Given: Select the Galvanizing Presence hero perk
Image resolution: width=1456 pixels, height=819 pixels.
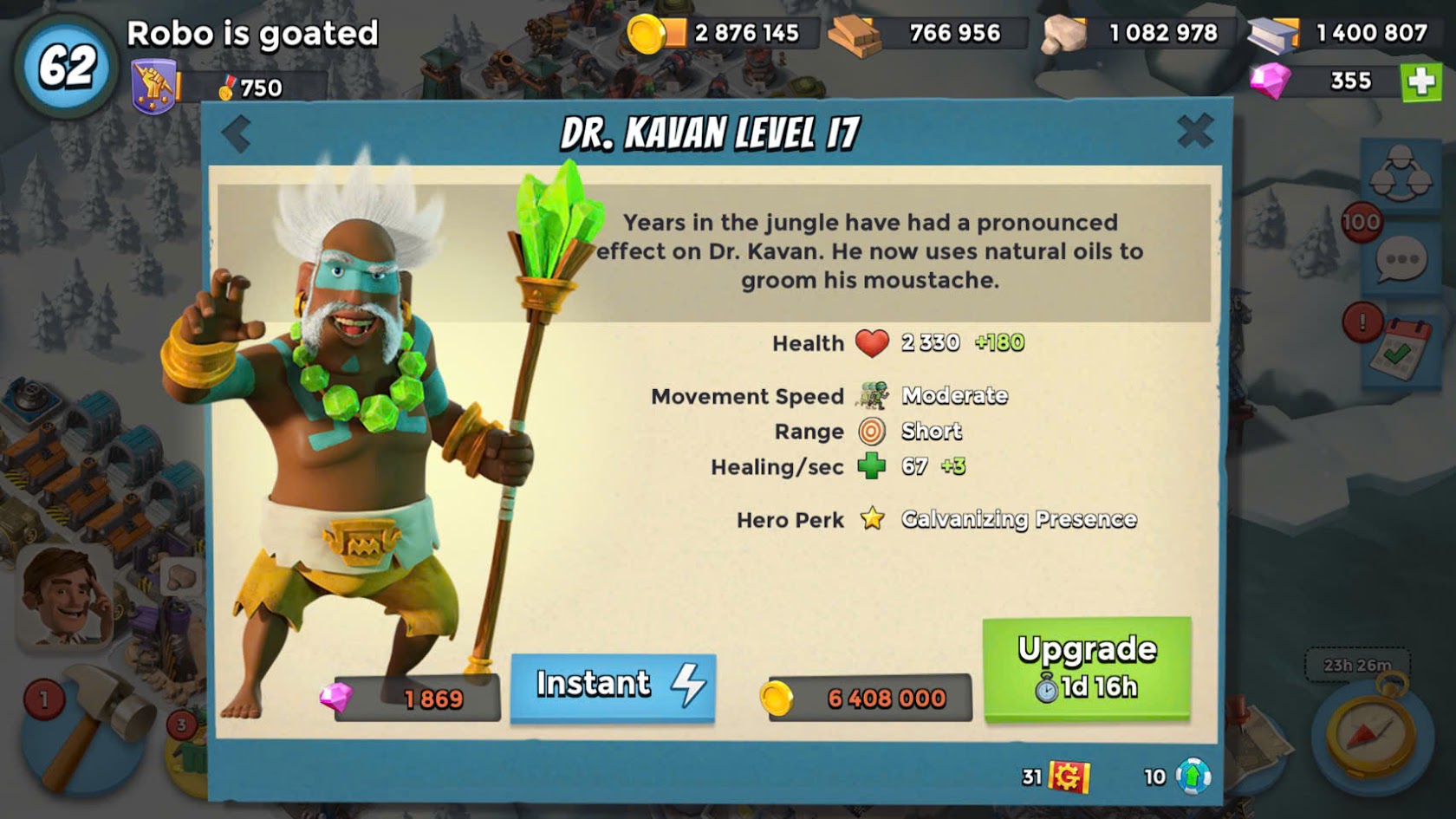Looking at the screenshot, I should (1018, 519).
